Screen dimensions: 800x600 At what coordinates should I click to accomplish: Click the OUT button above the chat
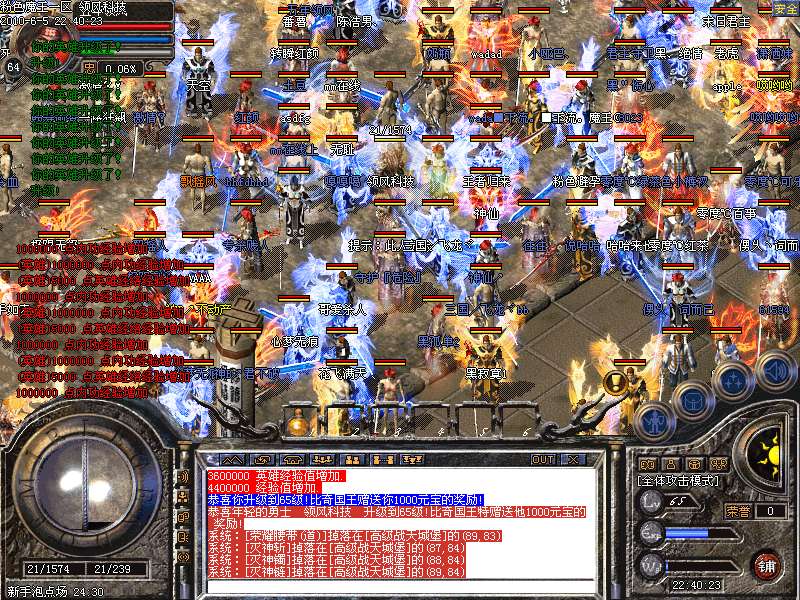coord(543,460)
